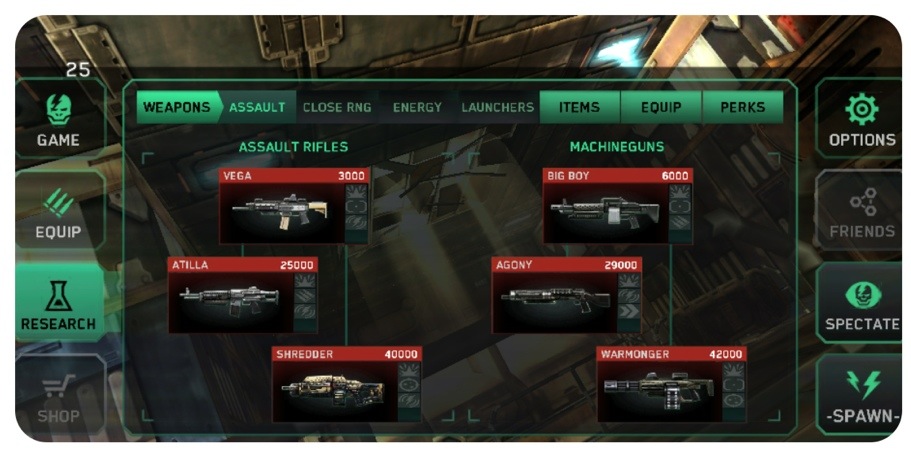Screen dimensions: 911x463
Task: Select the Research button
Action: click(x=58, y=305)
